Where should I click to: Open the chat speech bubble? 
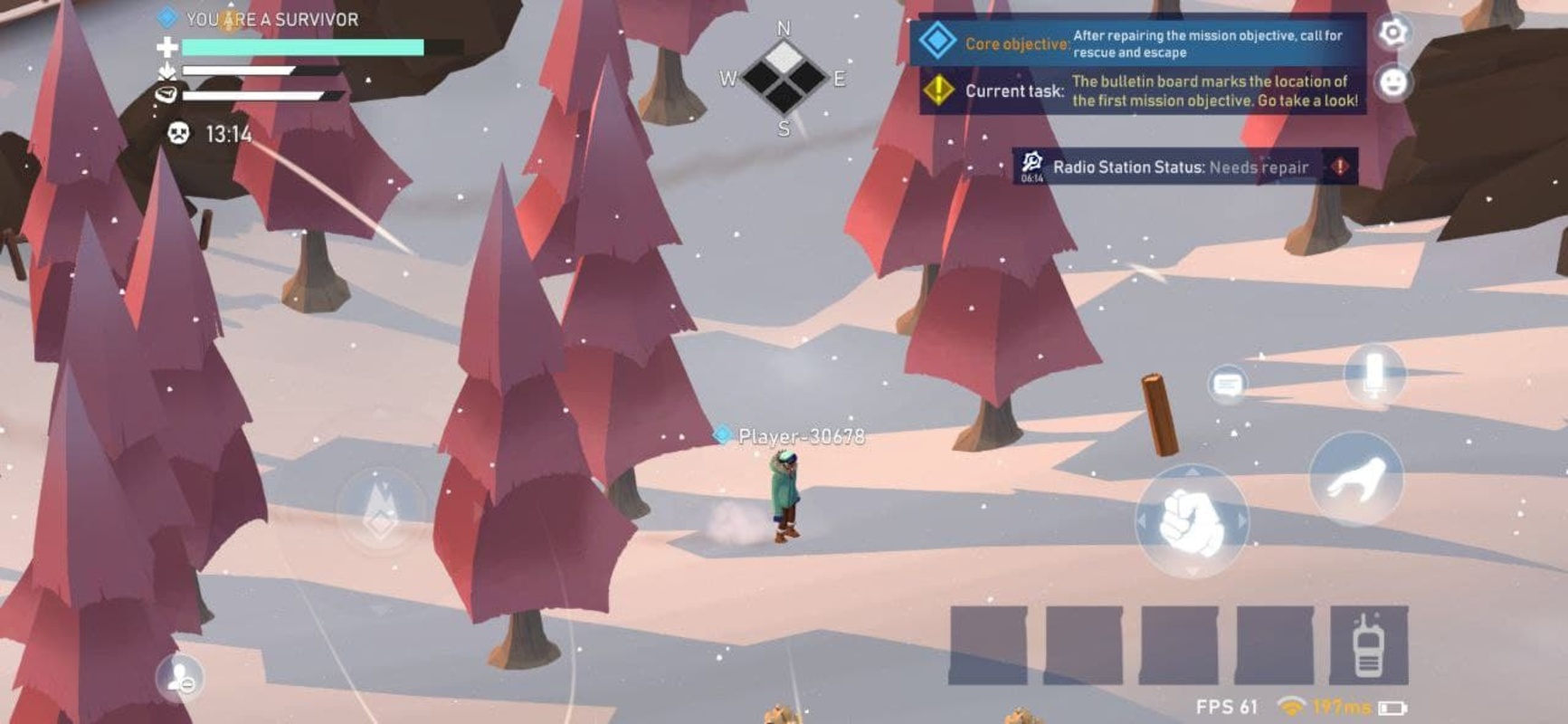tap(1227, 385)
